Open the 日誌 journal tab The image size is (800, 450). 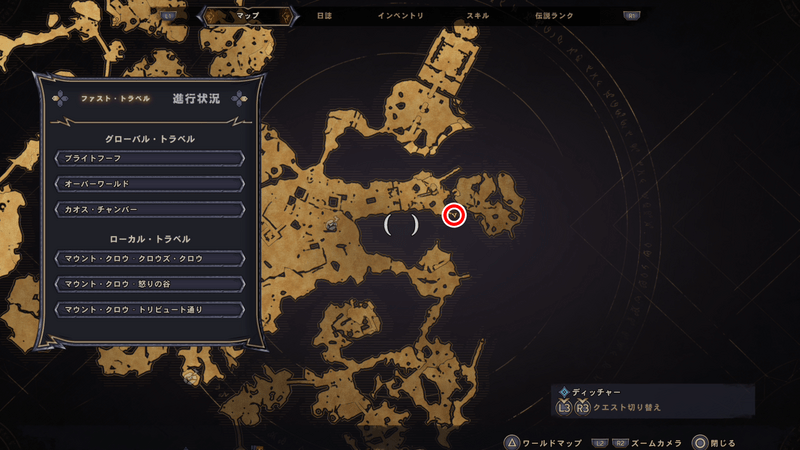[x=324, y=16]
